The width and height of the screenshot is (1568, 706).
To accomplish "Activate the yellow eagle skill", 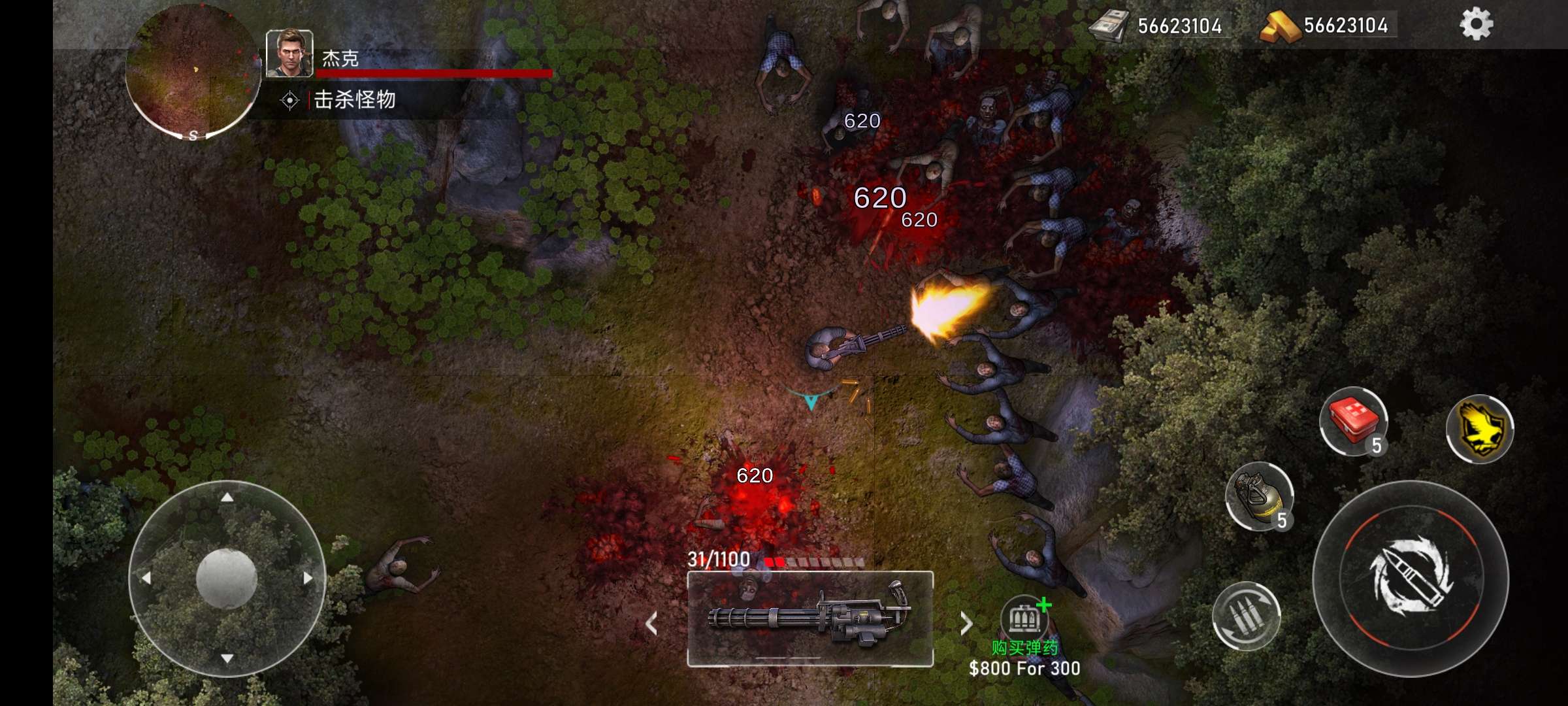I will click(x=1480, y=429).
